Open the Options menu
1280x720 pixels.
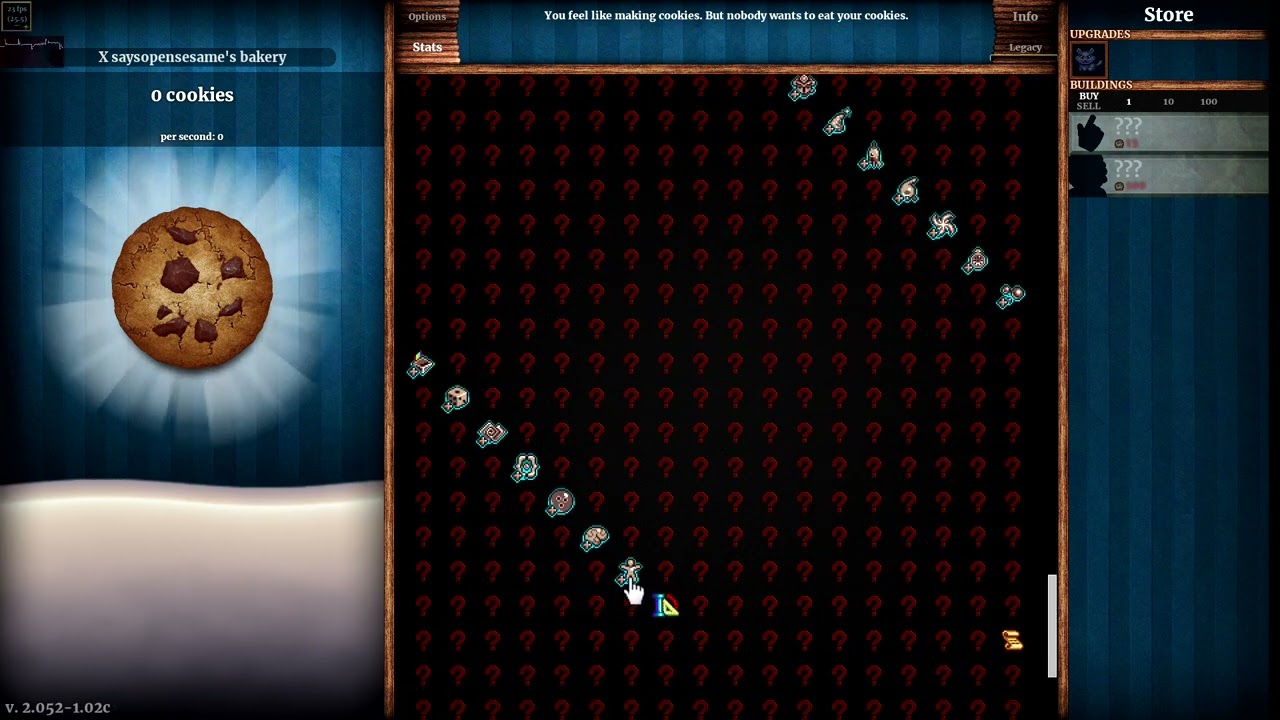(x=427, y=16)
